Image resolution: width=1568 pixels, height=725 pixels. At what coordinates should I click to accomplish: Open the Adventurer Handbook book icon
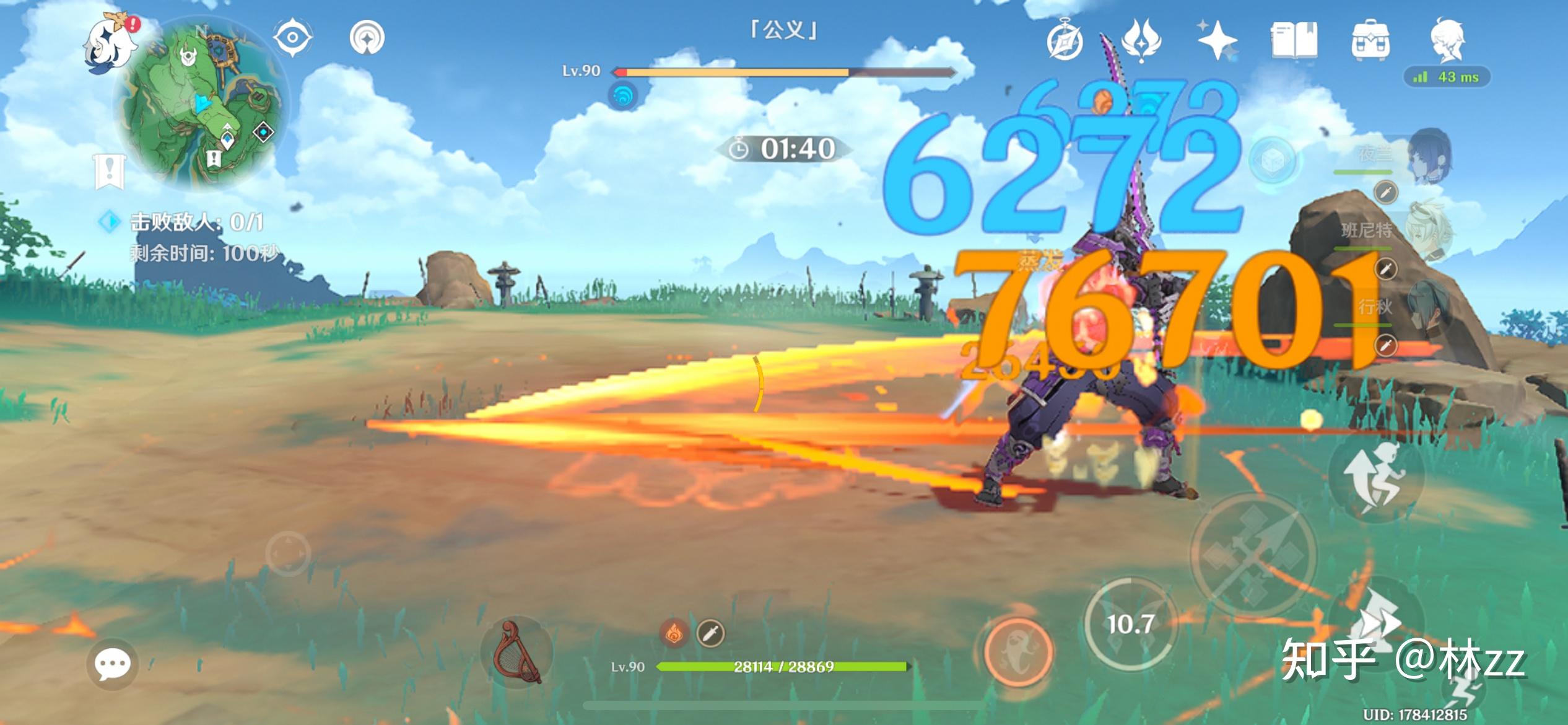click(x=1294, y=41)
